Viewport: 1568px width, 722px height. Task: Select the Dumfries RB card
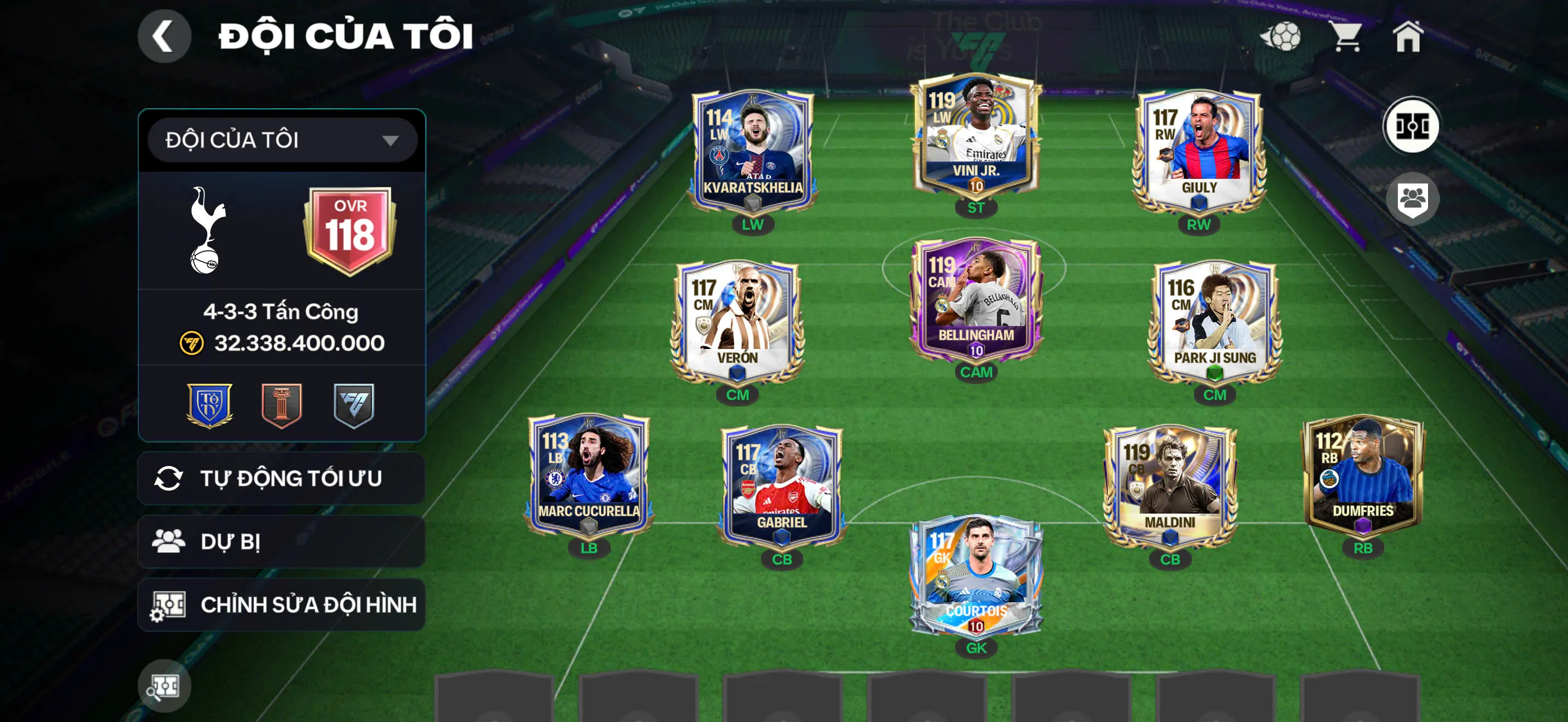(1362, 476)
